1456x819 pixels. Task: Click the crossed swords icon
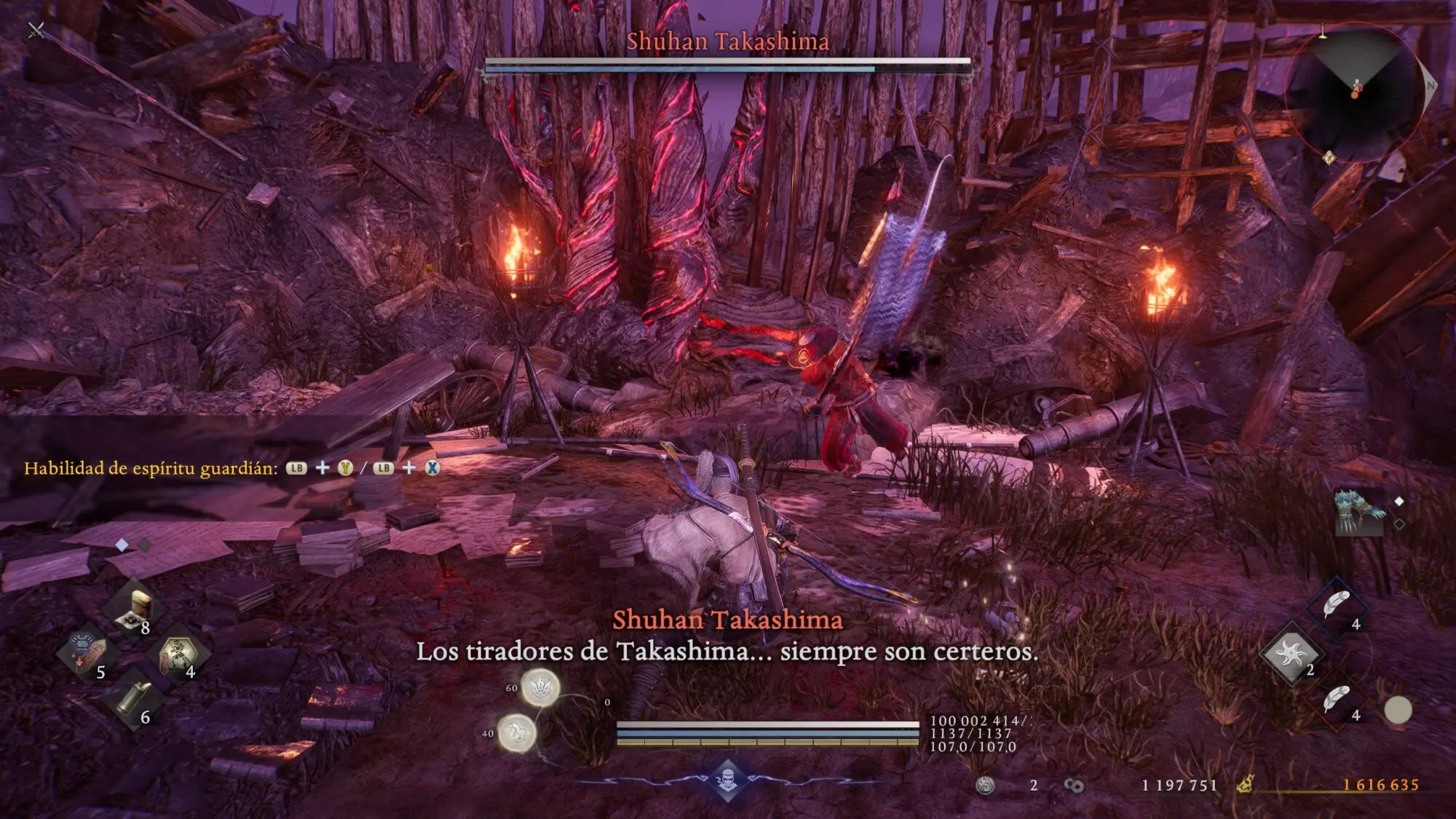[x=36, y=30]
